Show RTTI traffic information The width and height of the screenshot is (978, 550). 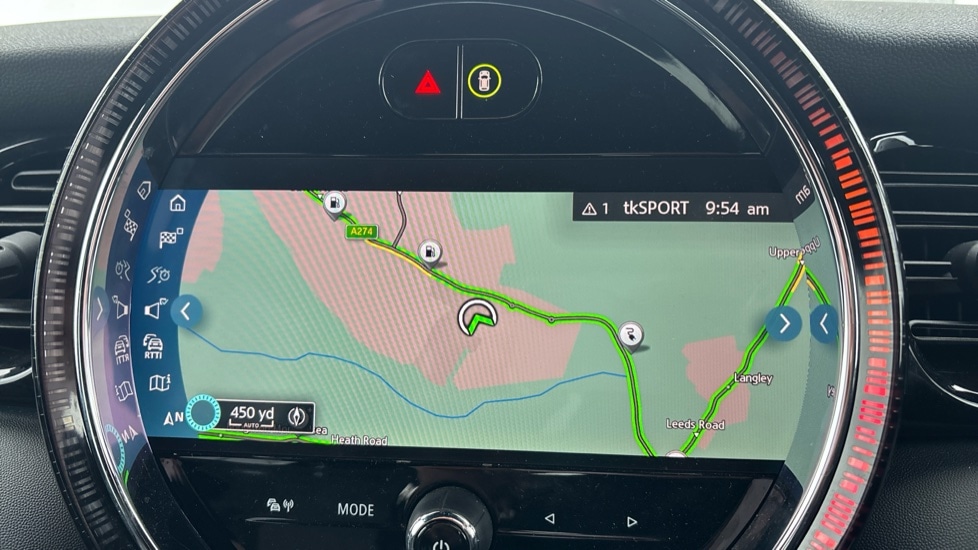[154, 346]
